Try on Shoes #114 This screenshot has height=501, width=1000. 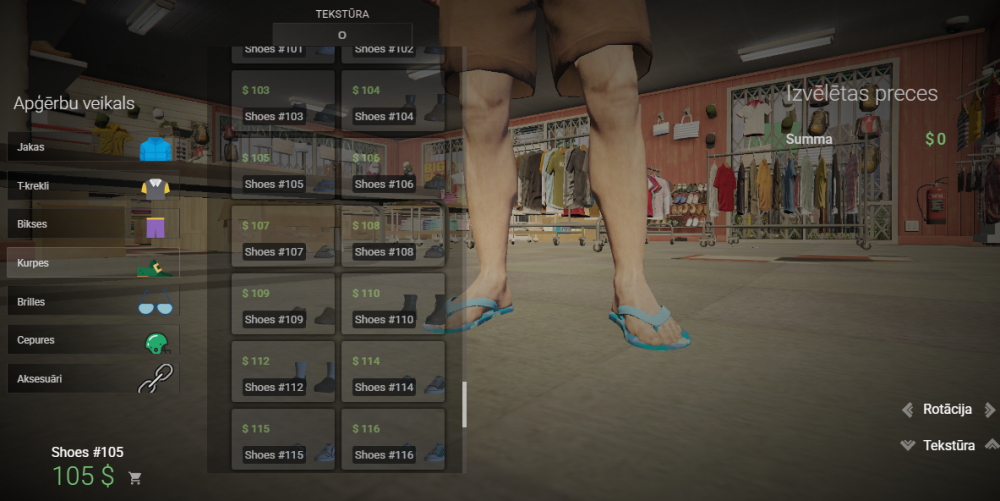click(393, 371)
